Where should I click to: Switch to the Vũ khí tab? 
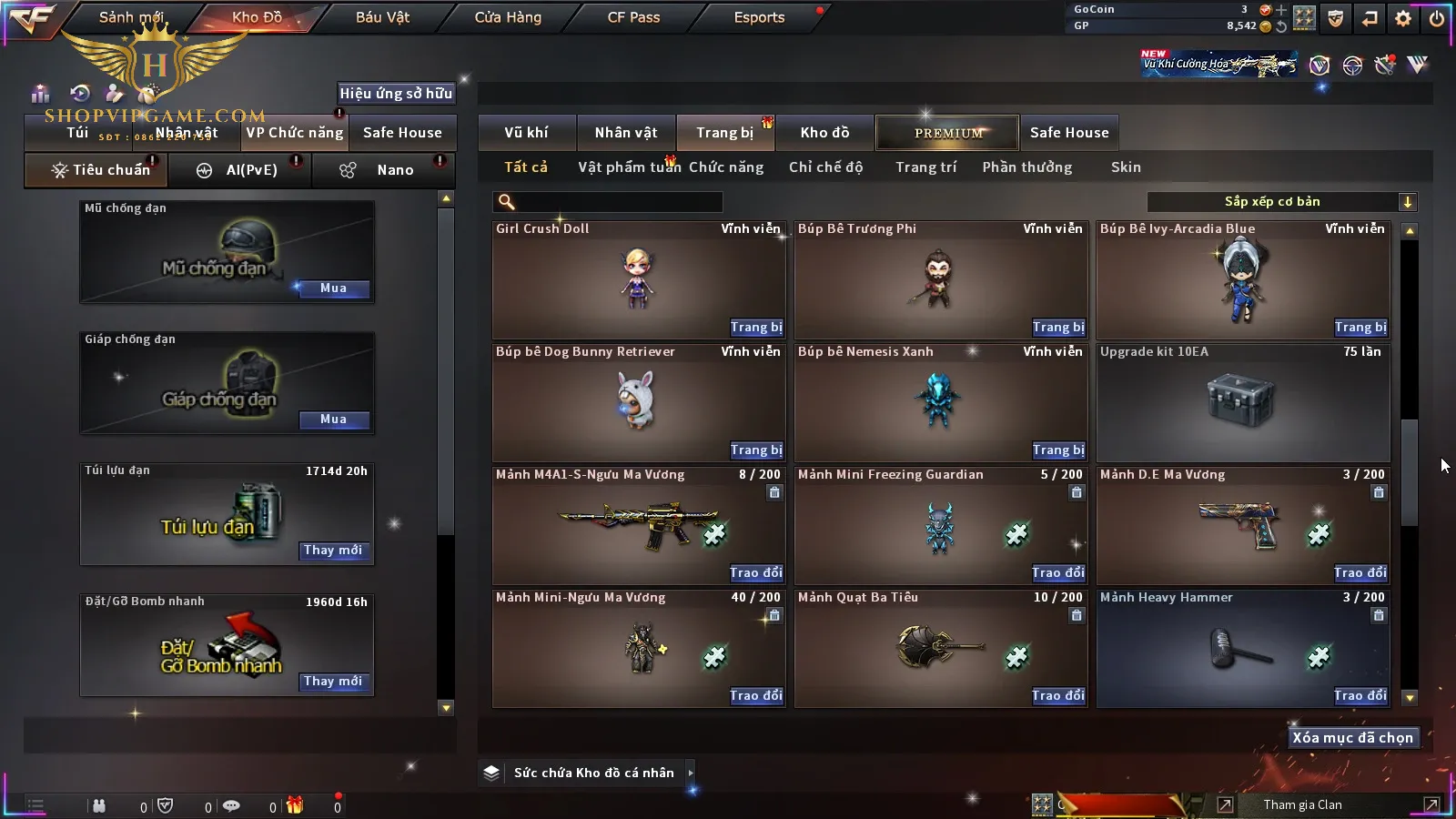coord(526,133)
